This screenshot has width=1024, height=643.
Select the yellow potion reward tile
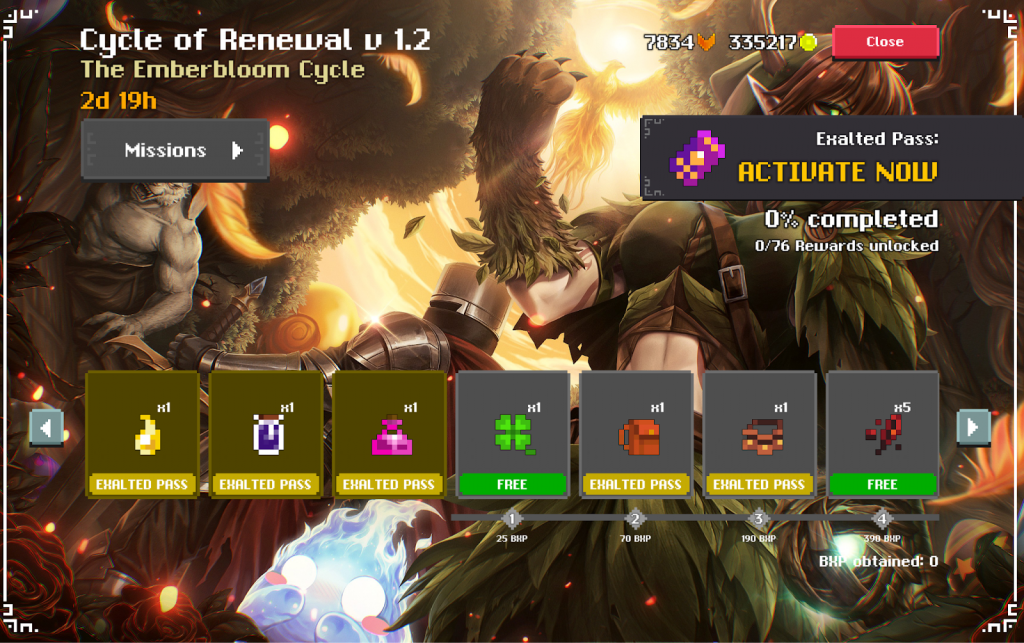coord(143,434)
